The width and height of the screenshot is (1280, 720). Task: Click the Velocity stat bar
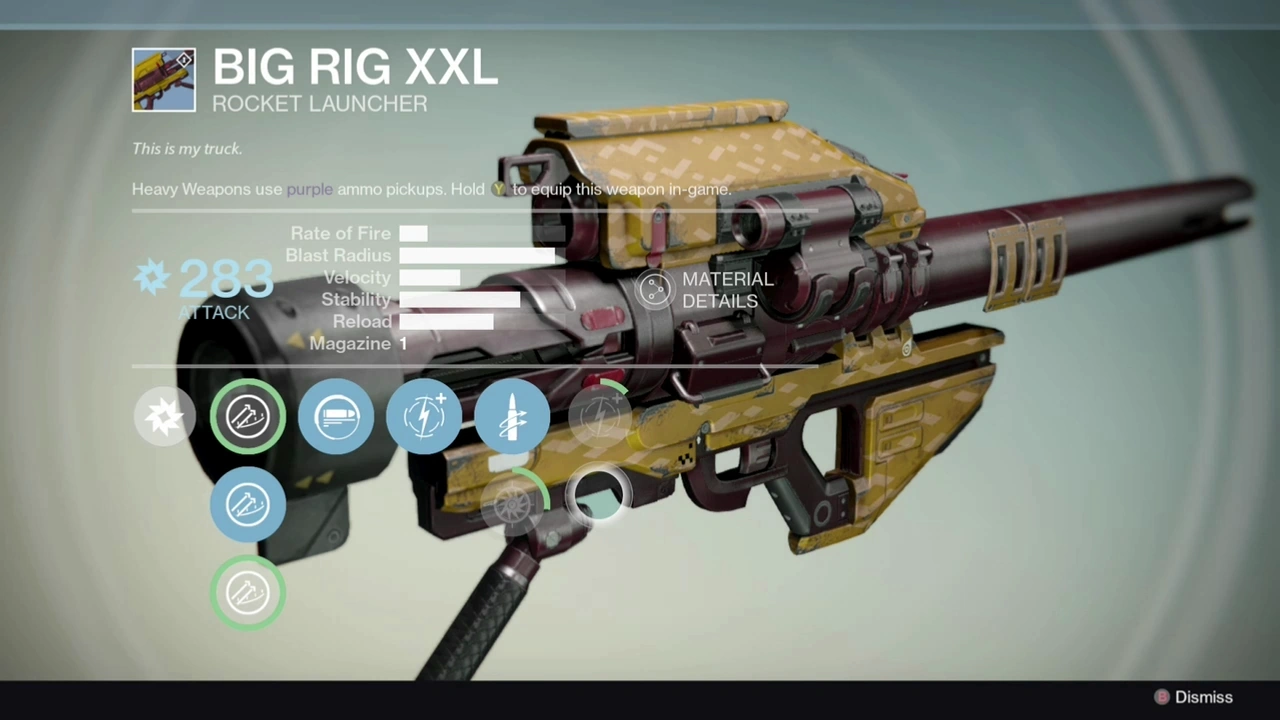430,277
